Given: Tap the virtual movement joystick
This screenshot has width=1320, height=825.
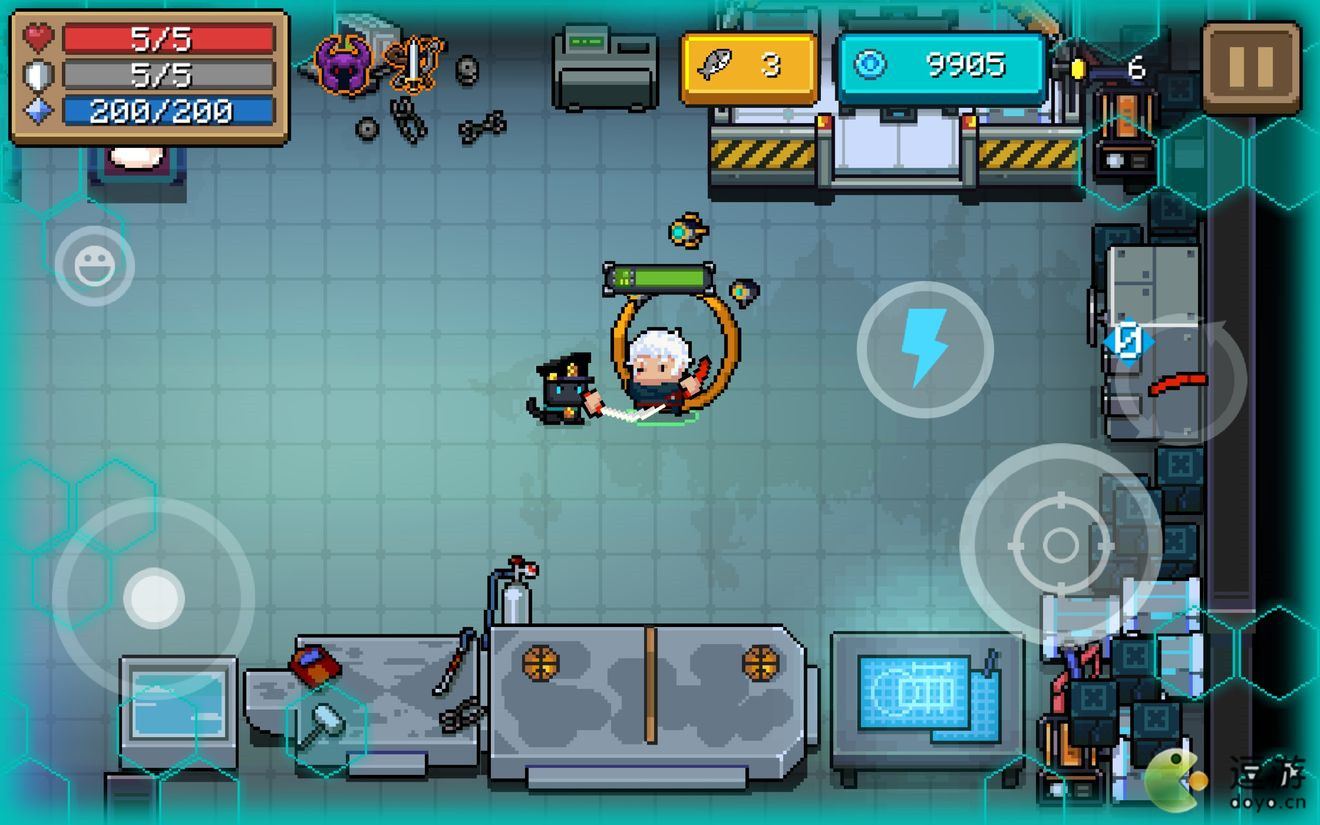Looking at the screenshot, I should [x=153, y=598].
